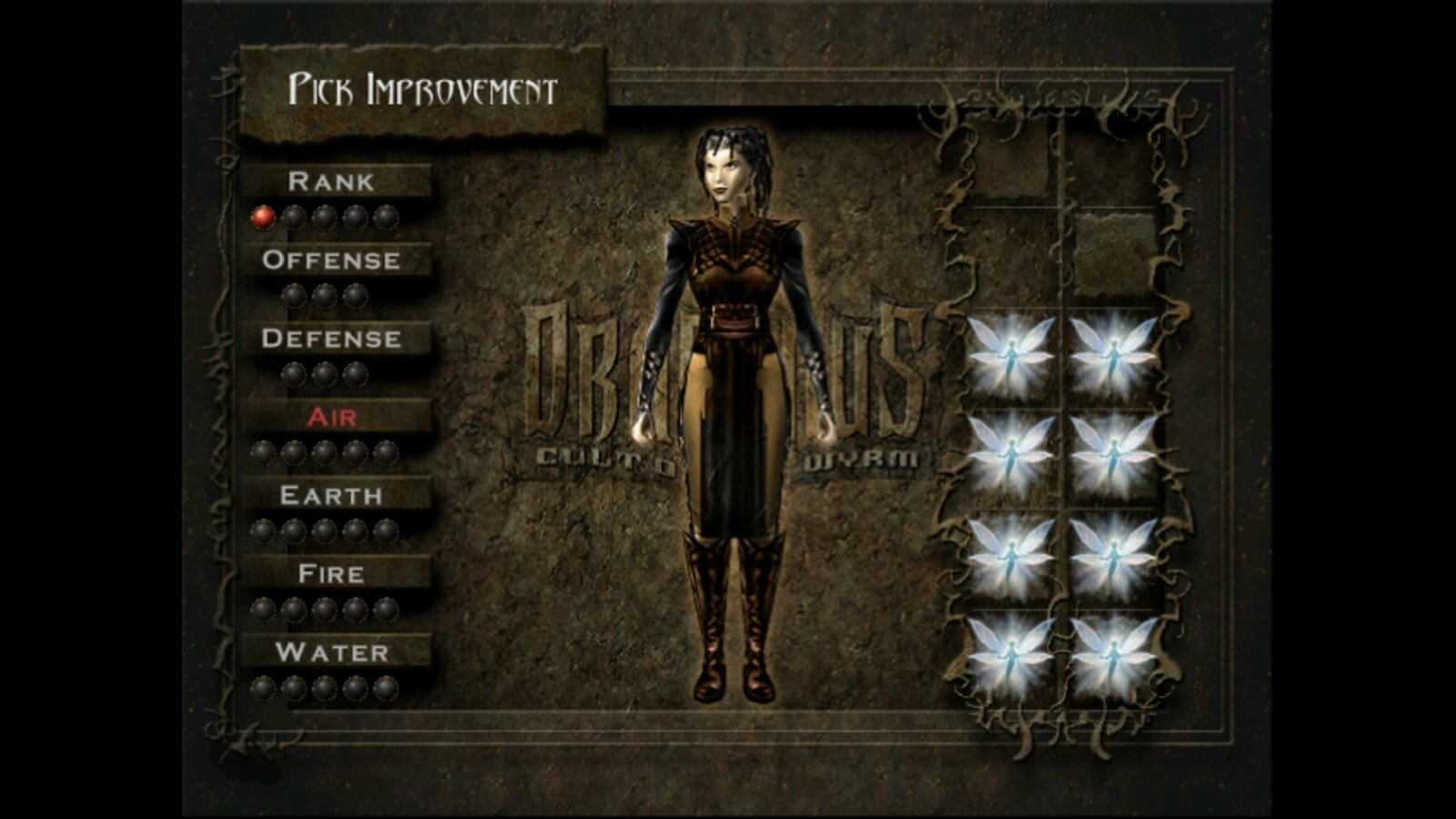Pick the Defense improvement

point(331,339)
